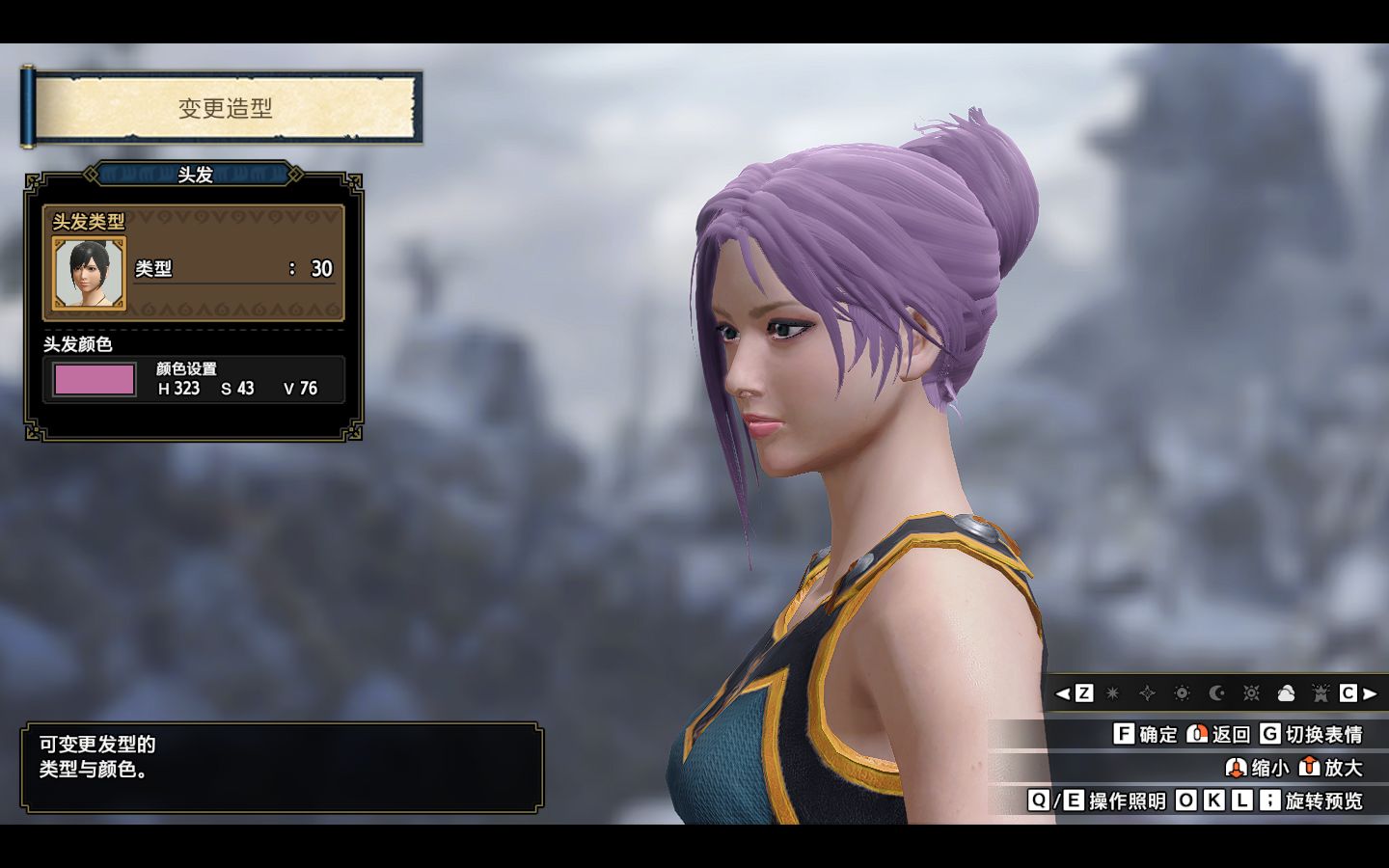
Task: Choose the cloudy weather lighting icon
Action: click(1286, 692)
